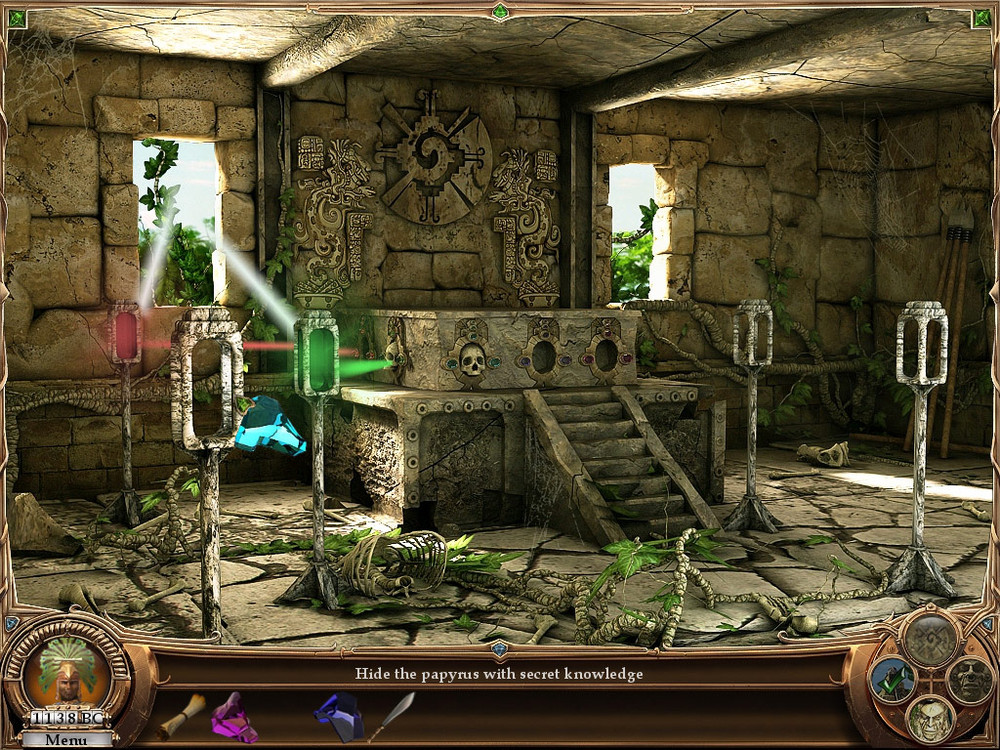Select the pale carved face medallion
This screenshot has width=1000, height=750.
point(930,717)
